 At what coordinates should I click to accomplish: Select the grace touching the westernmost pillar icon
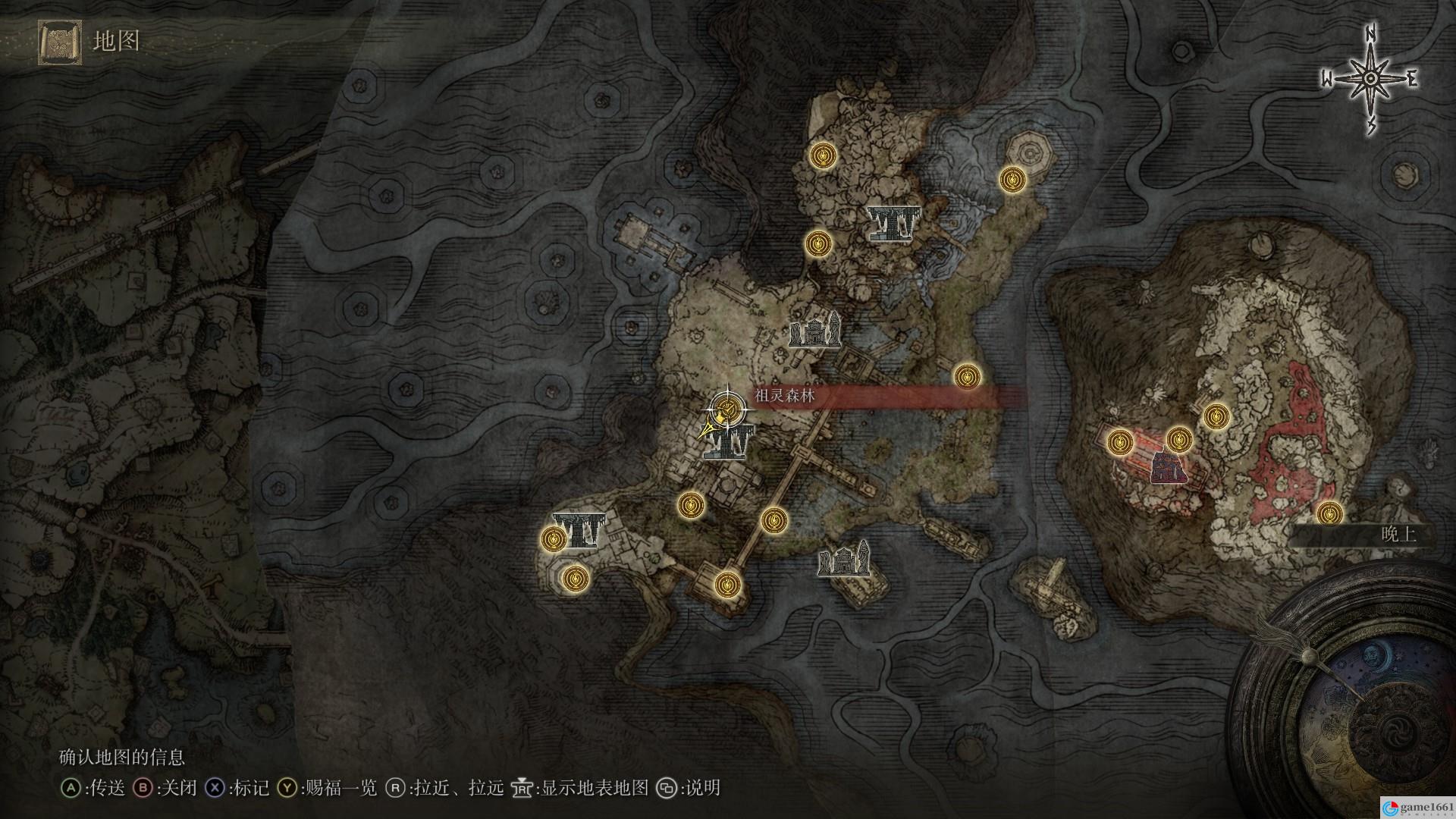[554, 539]
